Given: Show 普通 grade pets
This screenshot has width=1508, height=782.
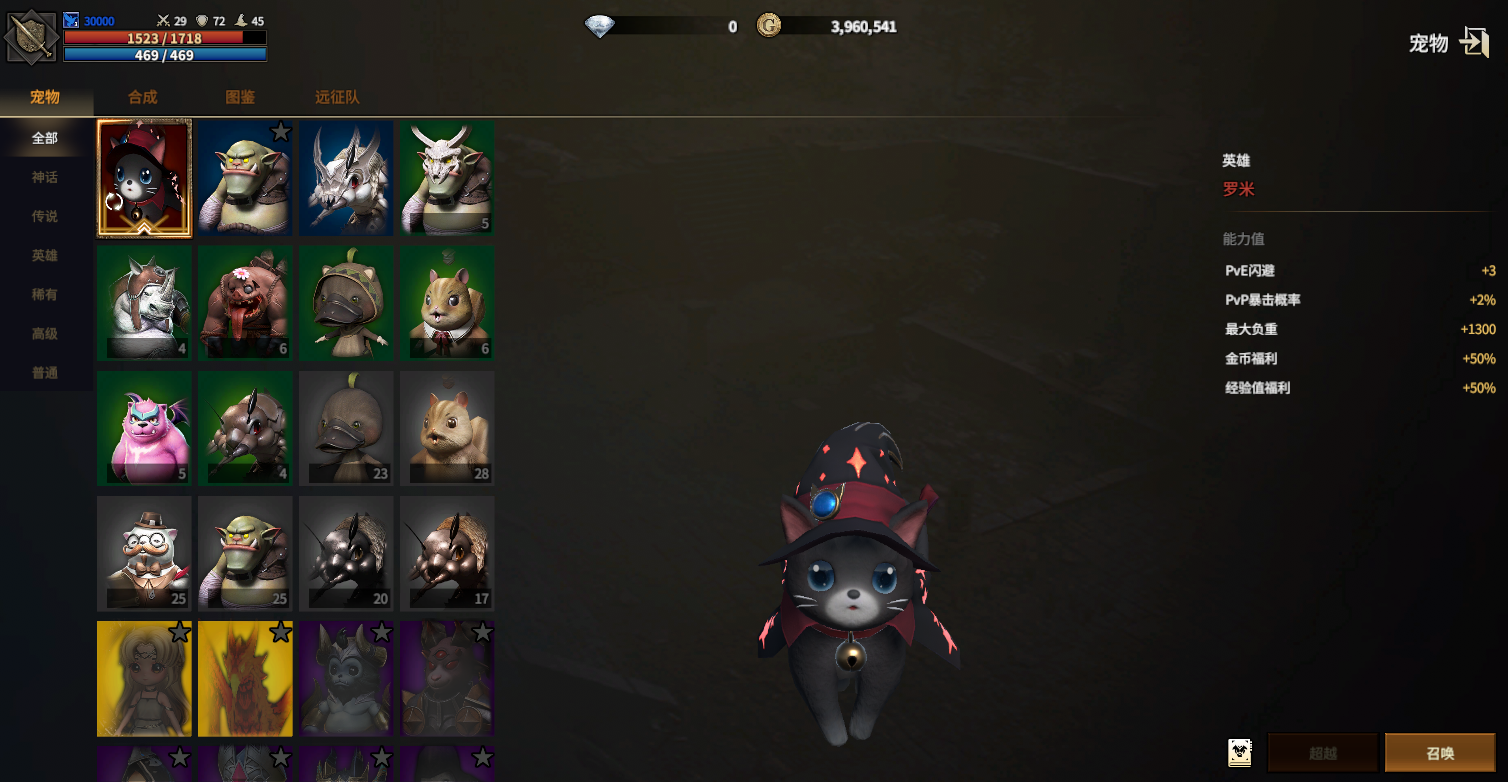Looking at the screenshot, I should pyautogui.click(x=45, y=372).
